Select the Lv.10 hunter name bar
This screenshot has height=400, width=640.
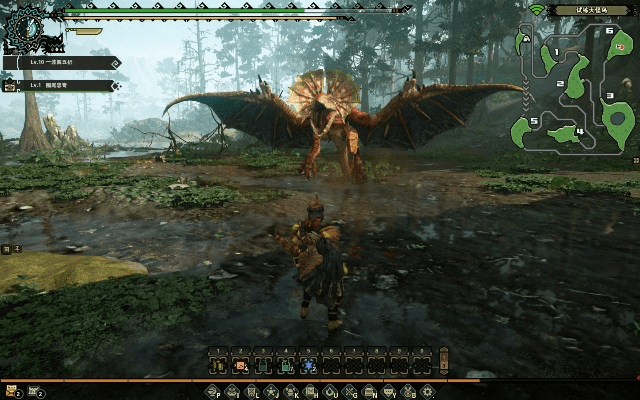click(62, 62)
